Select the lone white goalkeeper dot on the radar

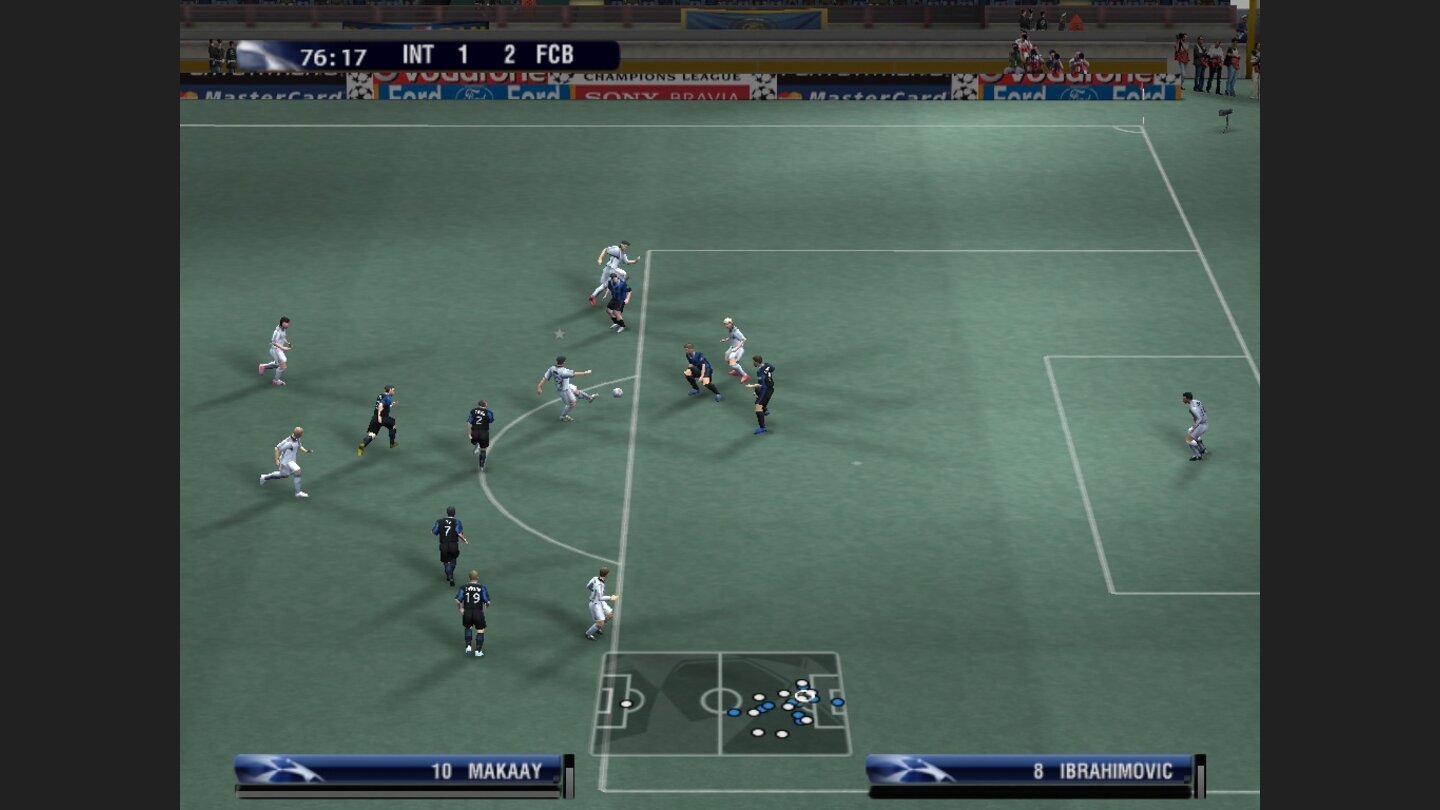(626, 704)
